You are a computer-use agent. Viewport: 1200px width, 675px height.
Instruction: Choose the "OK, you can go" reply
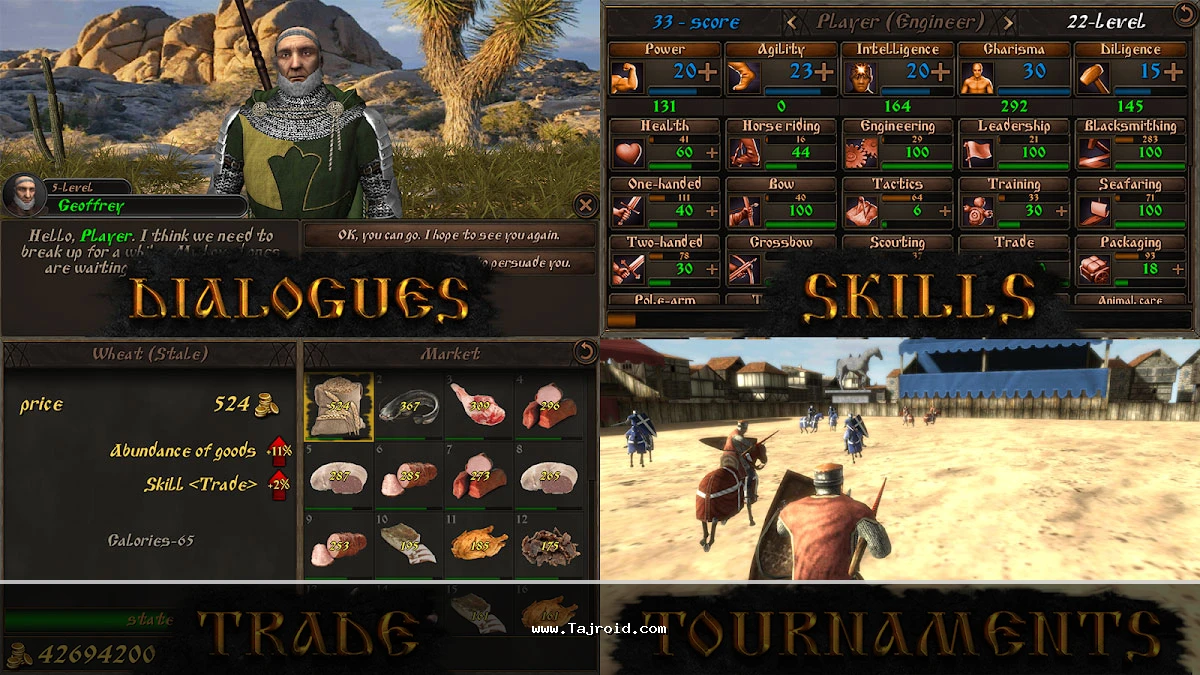[x=448, y=236]
